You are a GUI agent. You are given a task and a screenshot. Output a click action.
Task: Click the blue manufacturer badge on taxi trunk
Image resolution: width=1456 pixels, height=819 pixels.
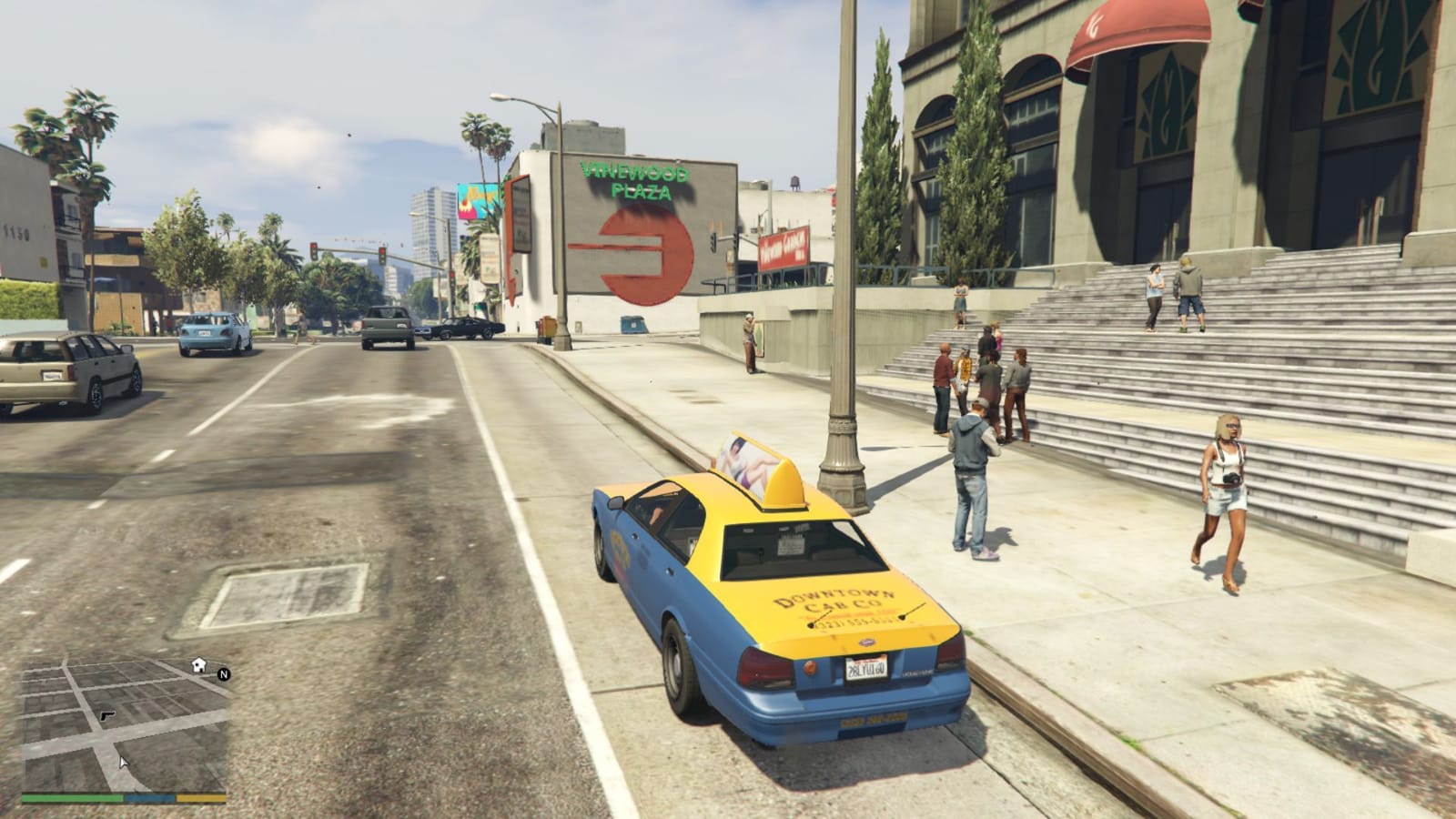tap(866, 642)
